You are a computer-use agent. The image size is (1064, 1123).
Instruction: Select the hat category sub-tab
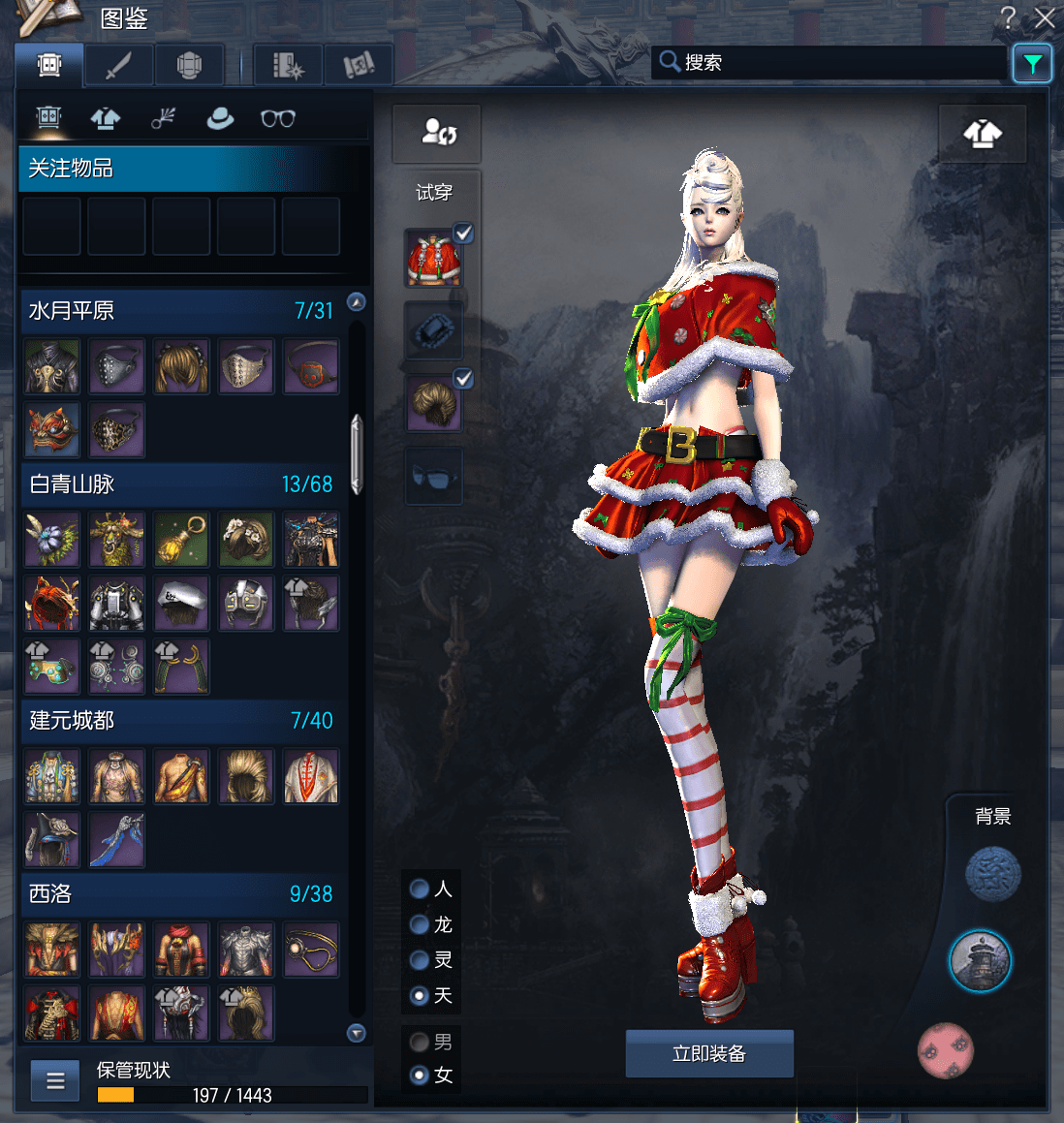[220, 118]
